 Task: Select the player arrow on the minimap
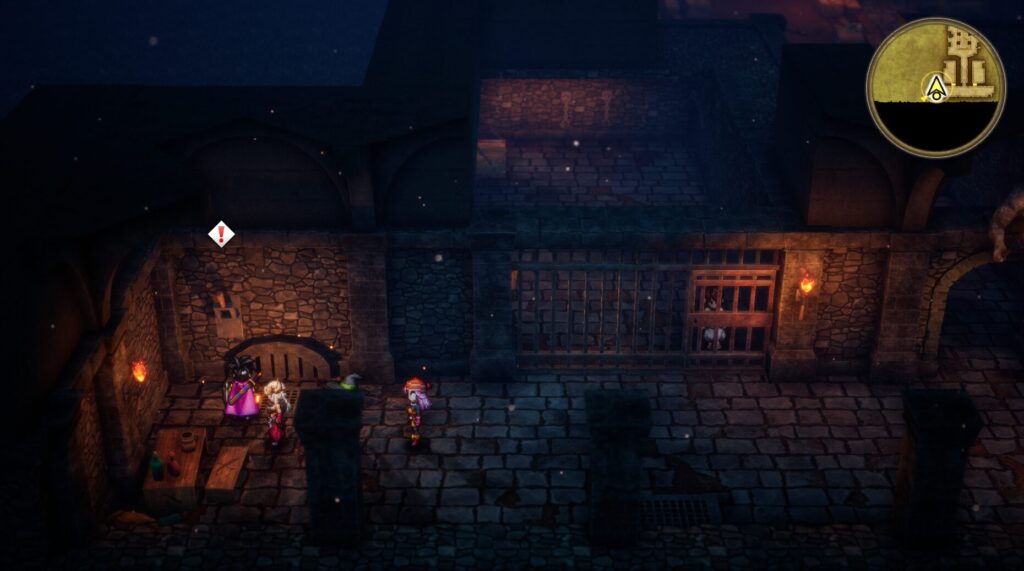coord(936,89)
